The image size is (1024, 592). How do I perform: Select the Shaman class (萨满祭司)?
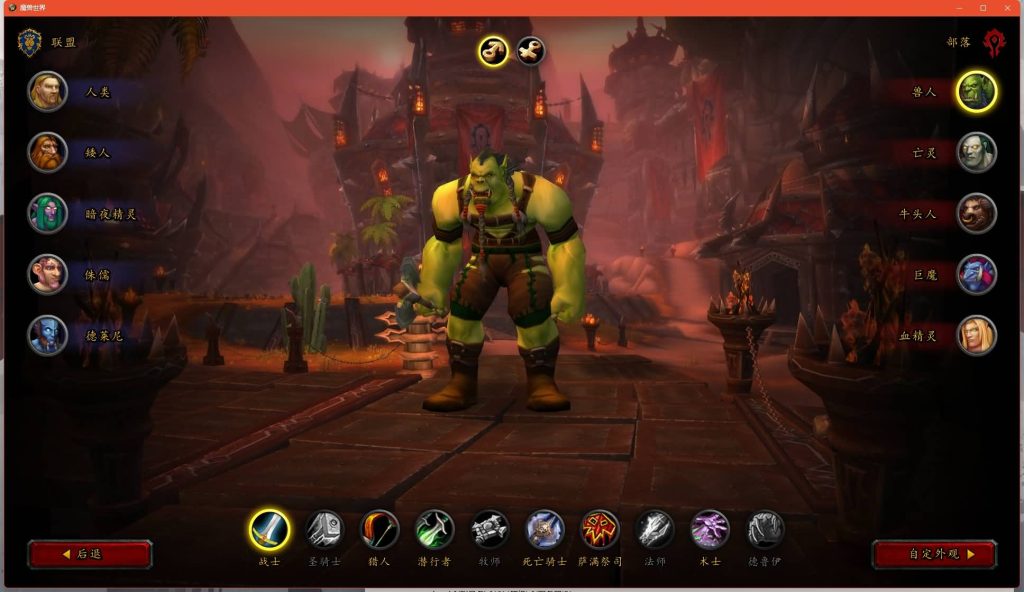pyautogui.click(x=600, y=530)
